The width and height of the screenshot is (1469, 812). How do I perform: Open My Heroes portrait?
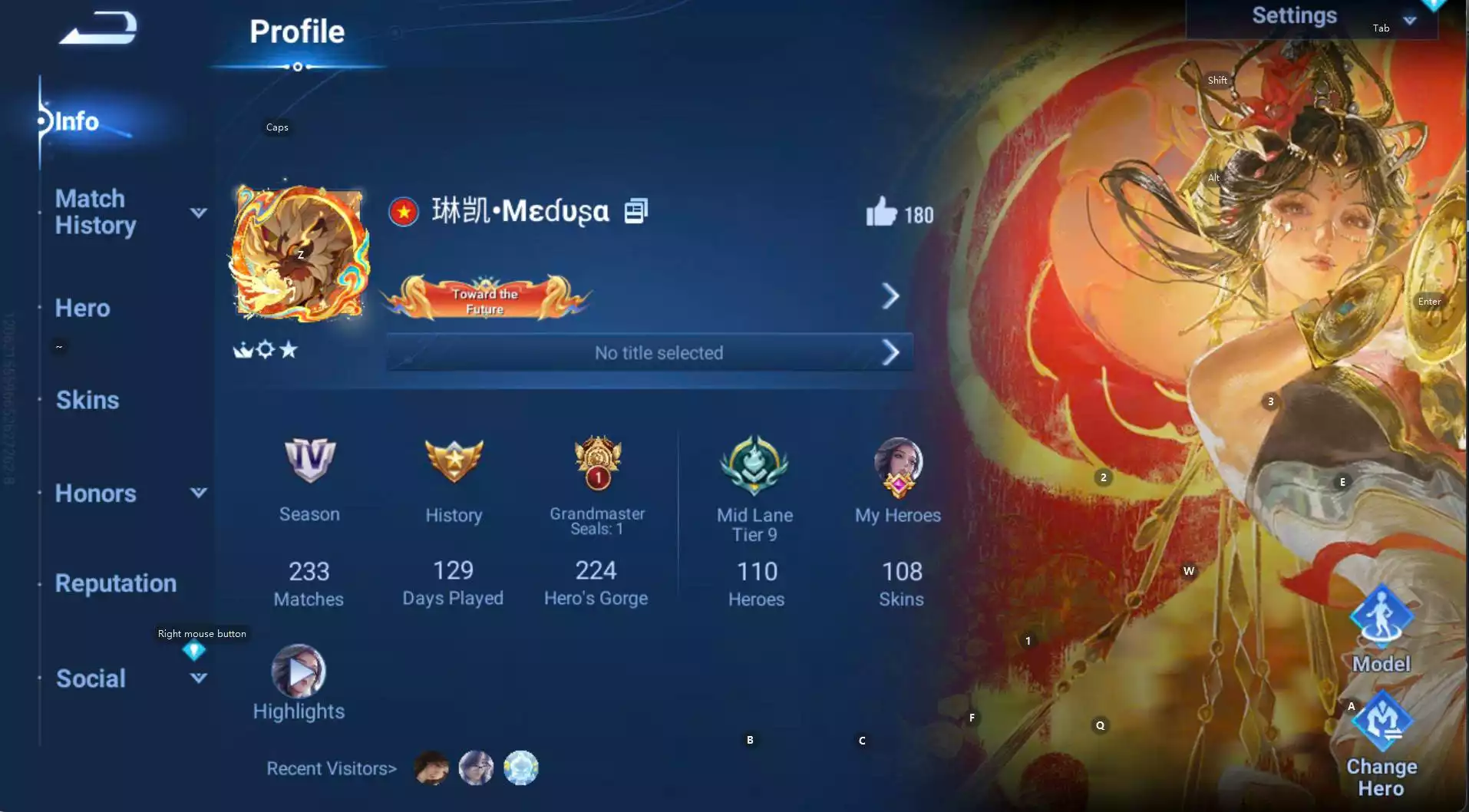898,464
